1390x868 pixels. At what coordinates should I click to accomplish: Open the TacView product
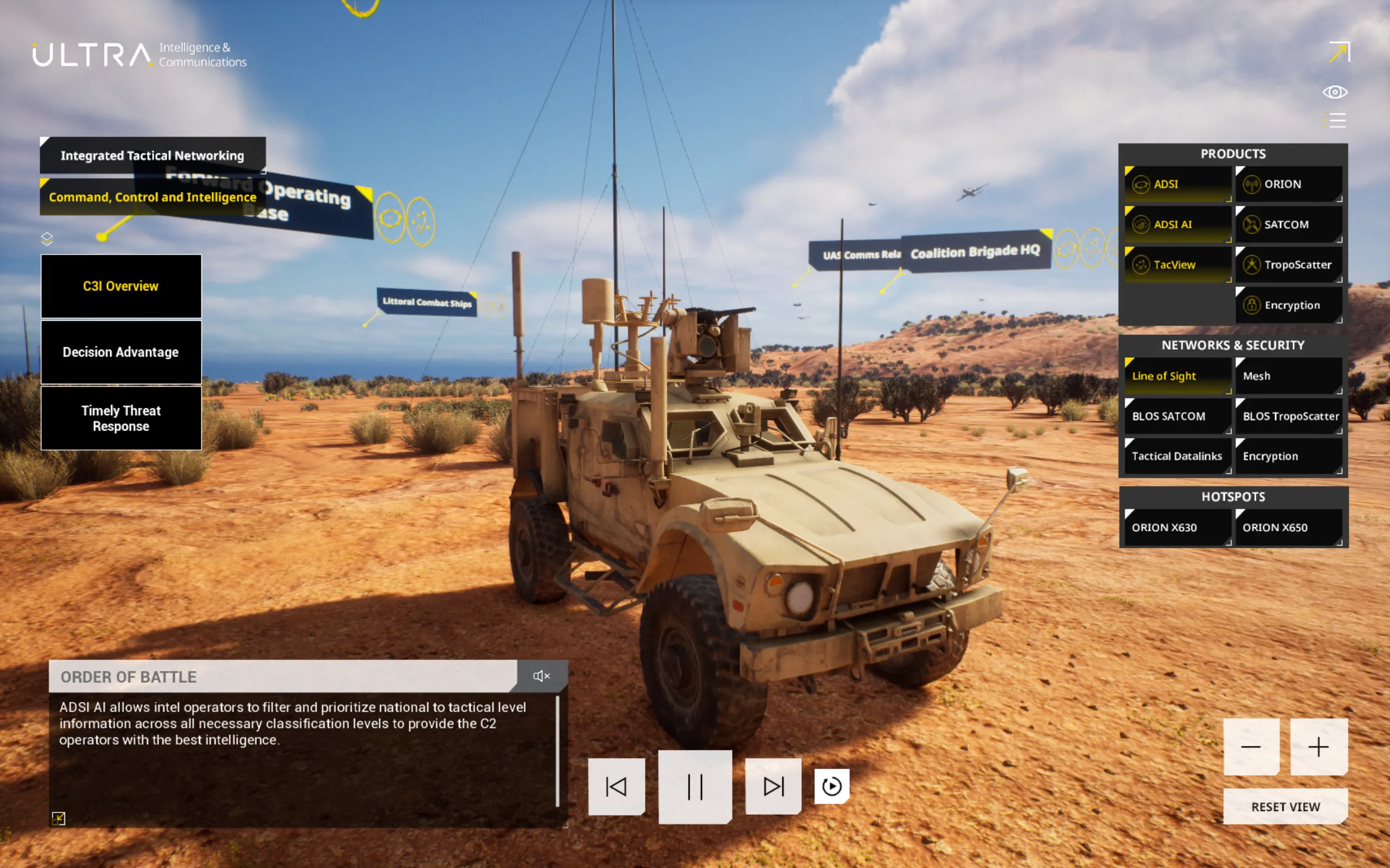click(1177, 265)
